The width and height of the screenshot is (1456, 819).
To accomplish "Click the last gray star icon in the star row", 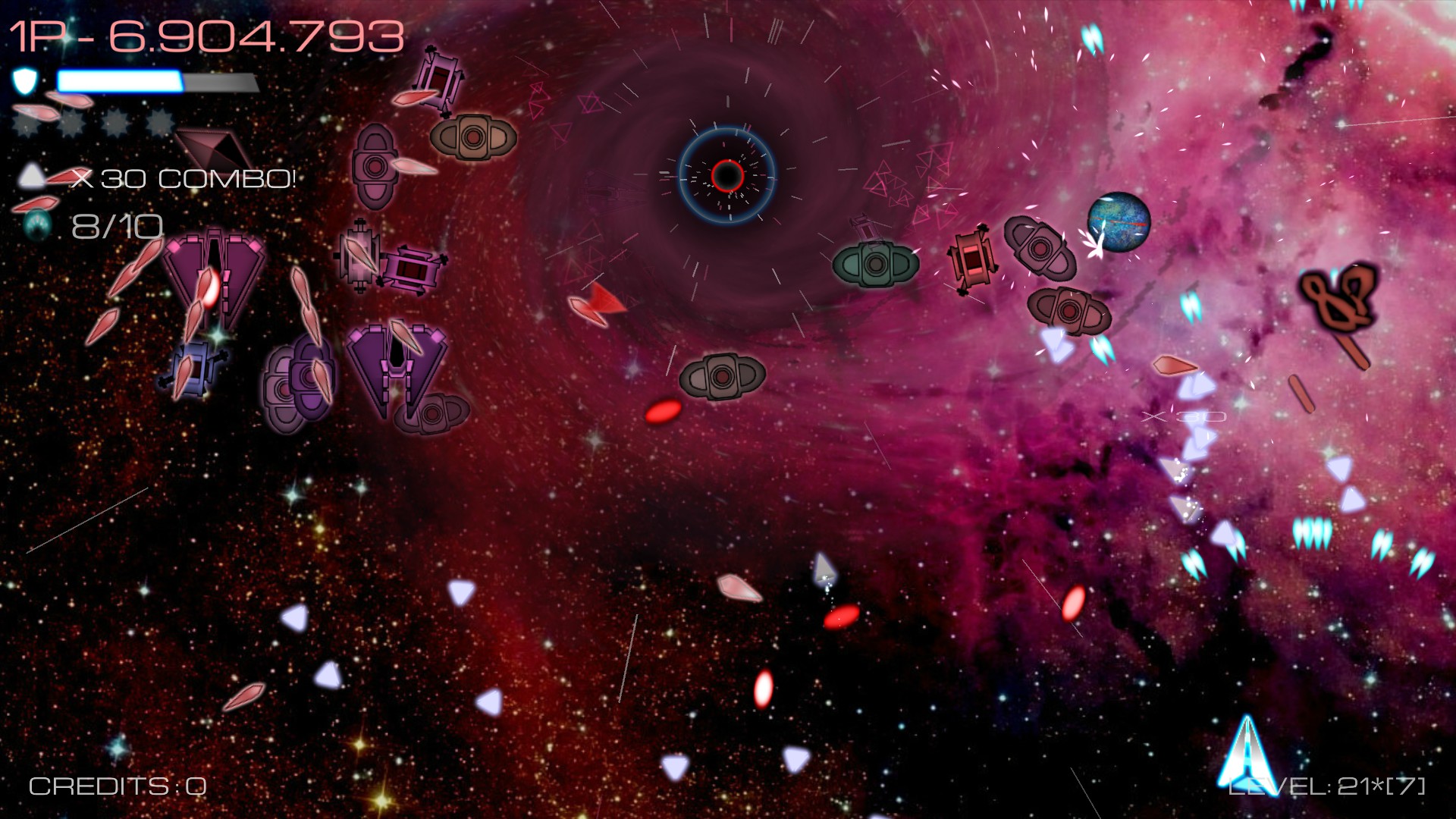I will click(158, 121).
